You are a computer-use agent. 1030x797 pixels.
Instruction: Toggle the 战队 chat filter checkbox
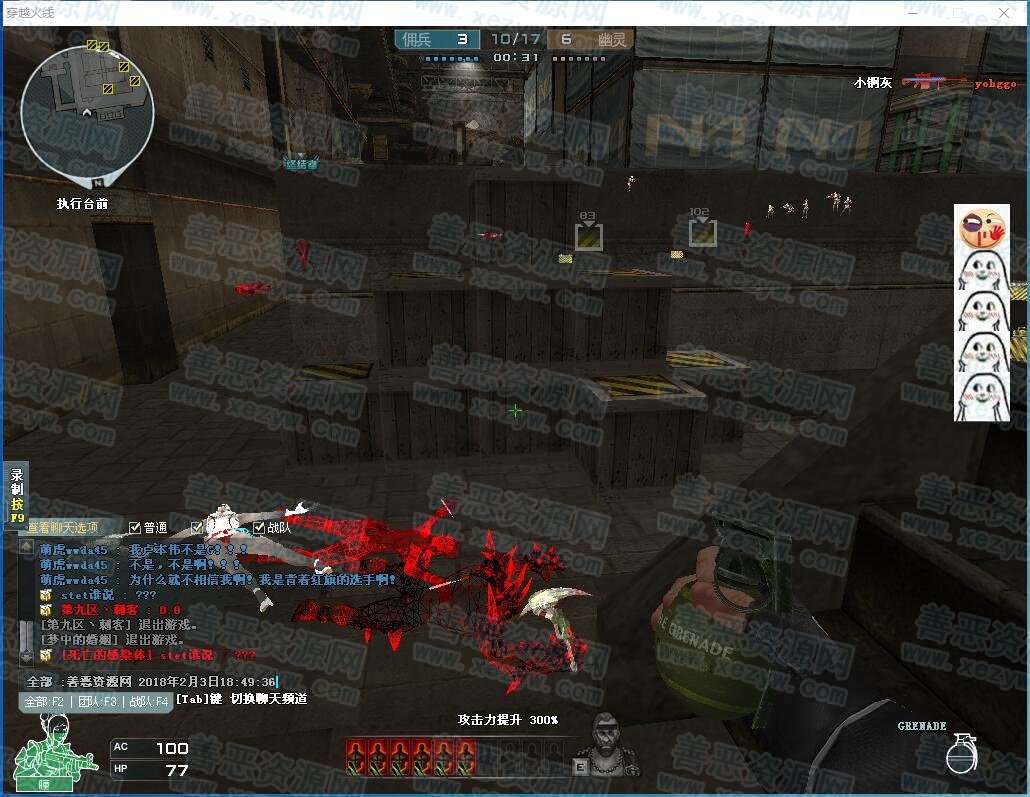pos(259,528)
